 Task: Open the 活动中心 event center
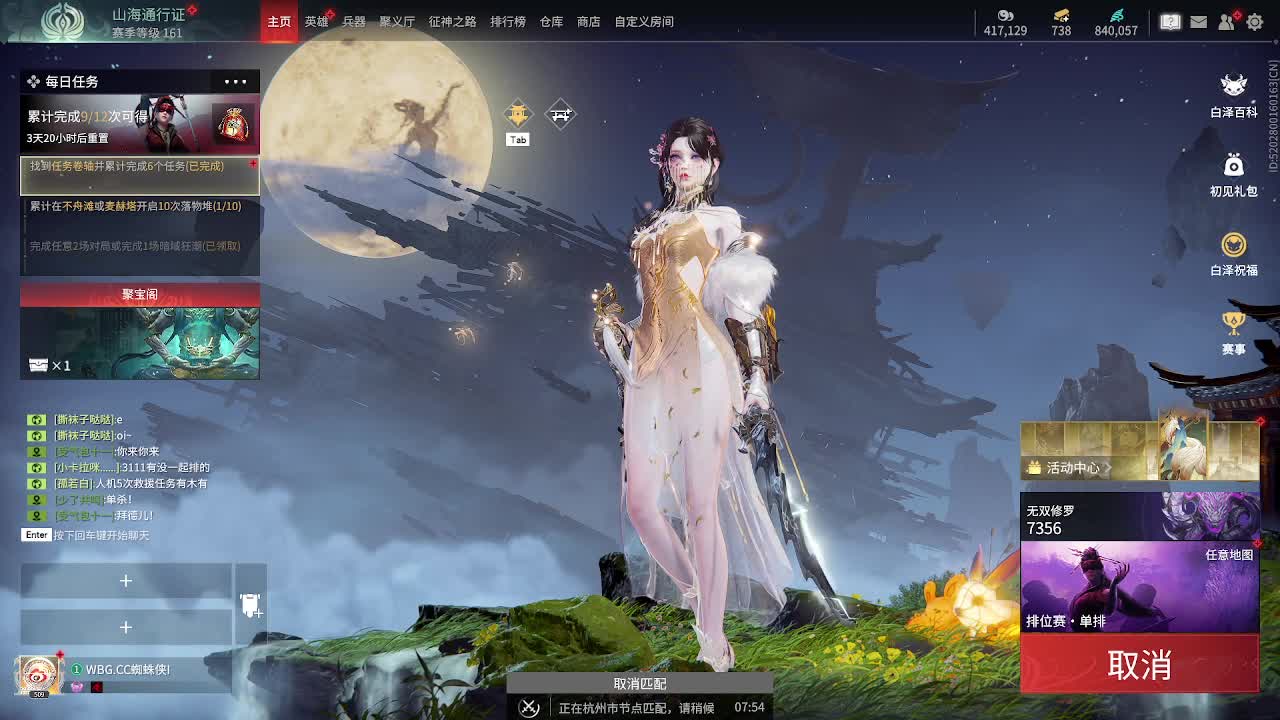click(x=1072, y=467)
